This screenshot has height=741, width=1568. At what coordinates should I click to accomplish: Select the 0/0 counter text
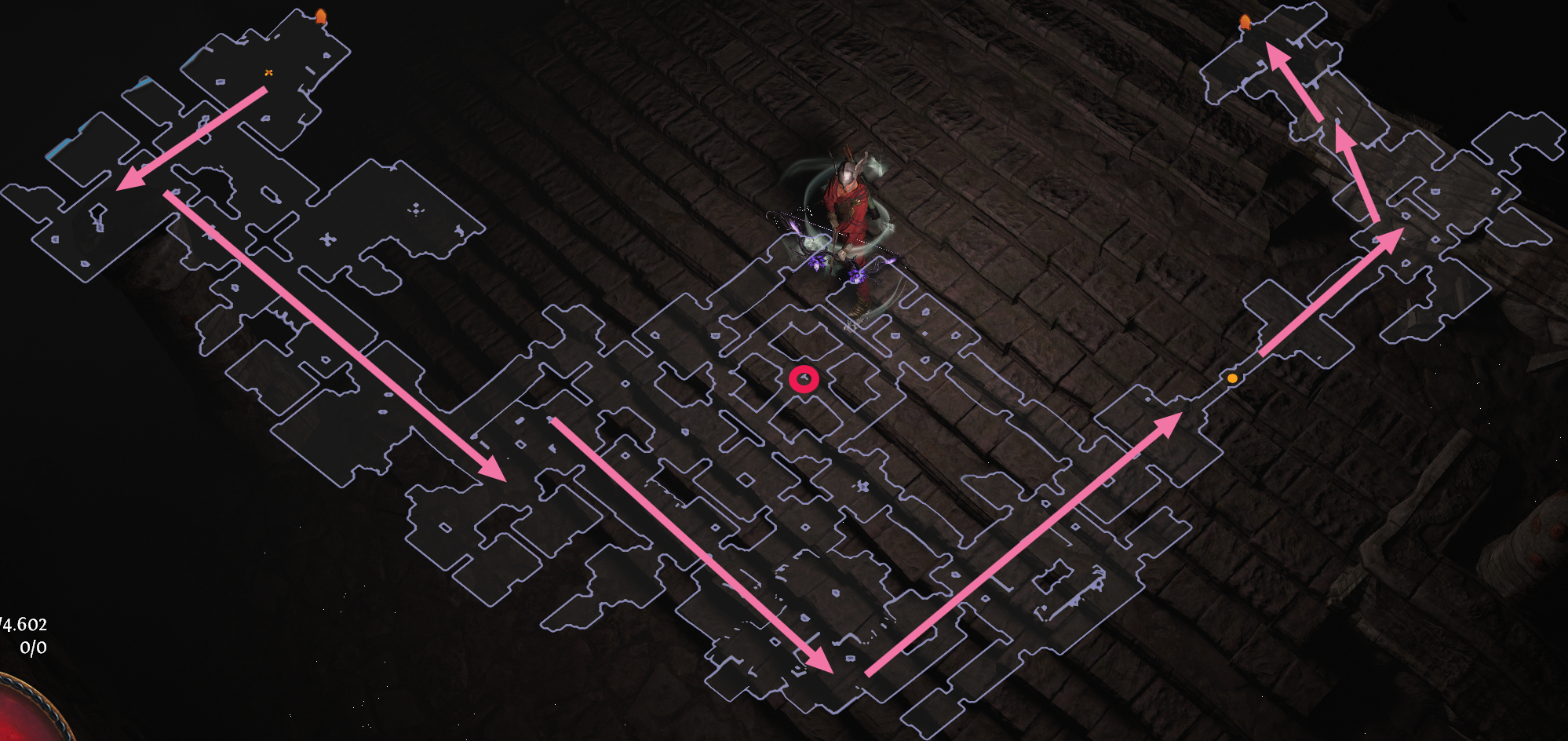click(x=34, y=649)
